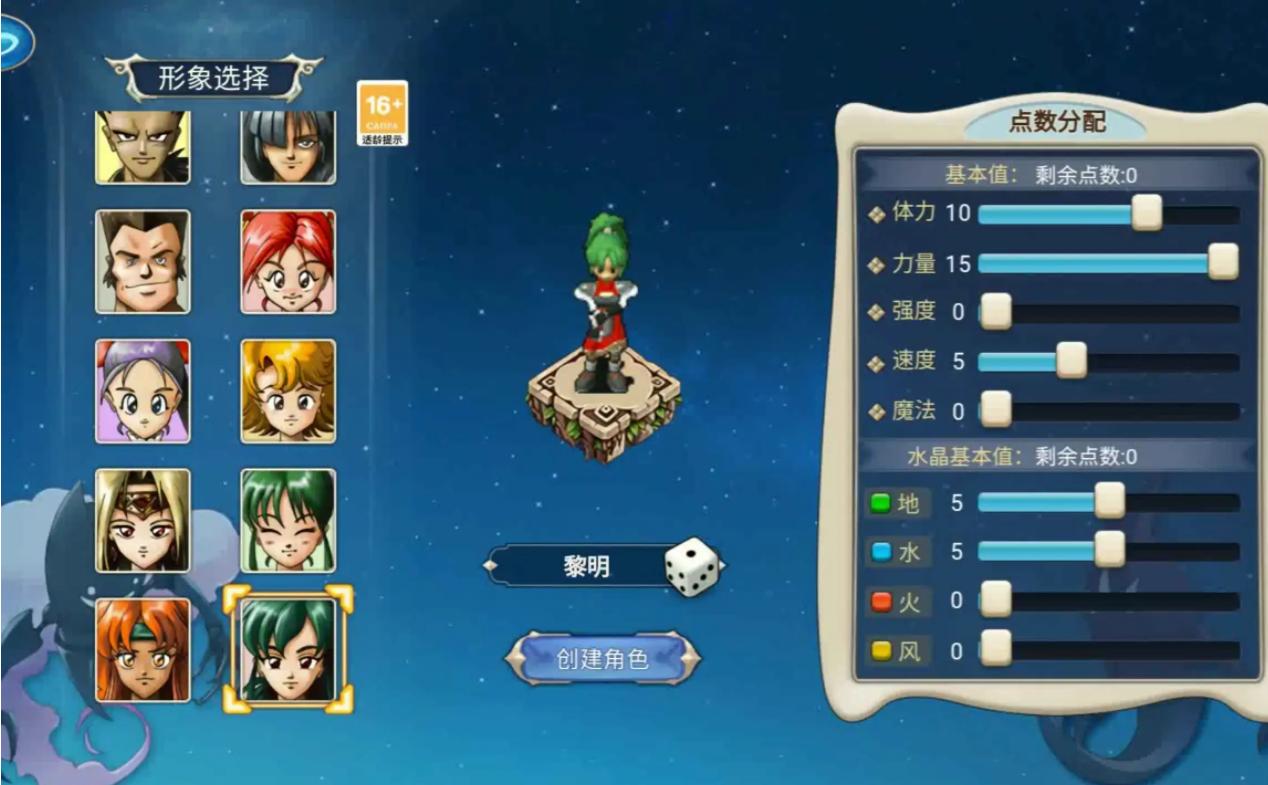The height and width of the screenshot is (785, 1268).
Task: Choose the red-haired girl portrait
Action: click(x=288, y=262)
